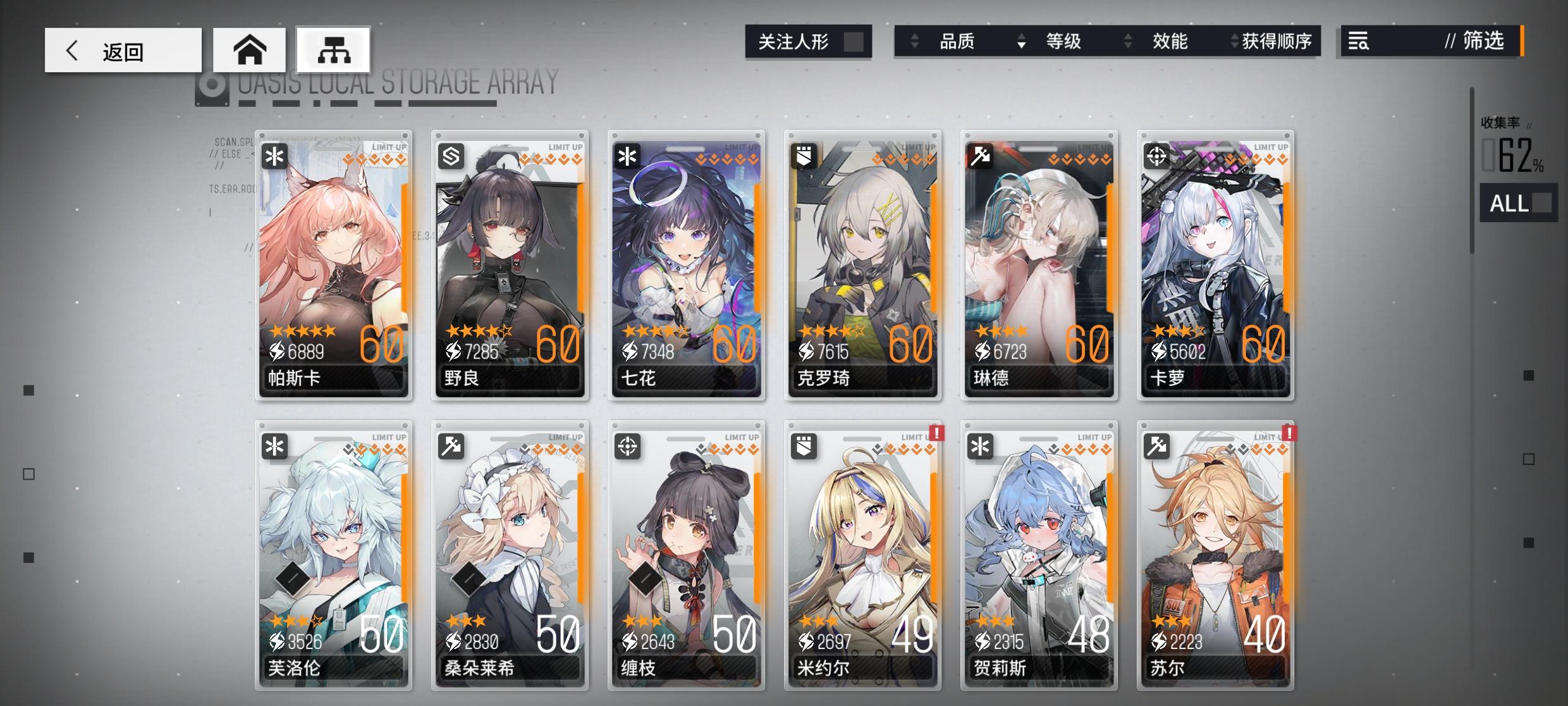
Task: Select 获得顺序 sorting option
Action: [1276, 42]
